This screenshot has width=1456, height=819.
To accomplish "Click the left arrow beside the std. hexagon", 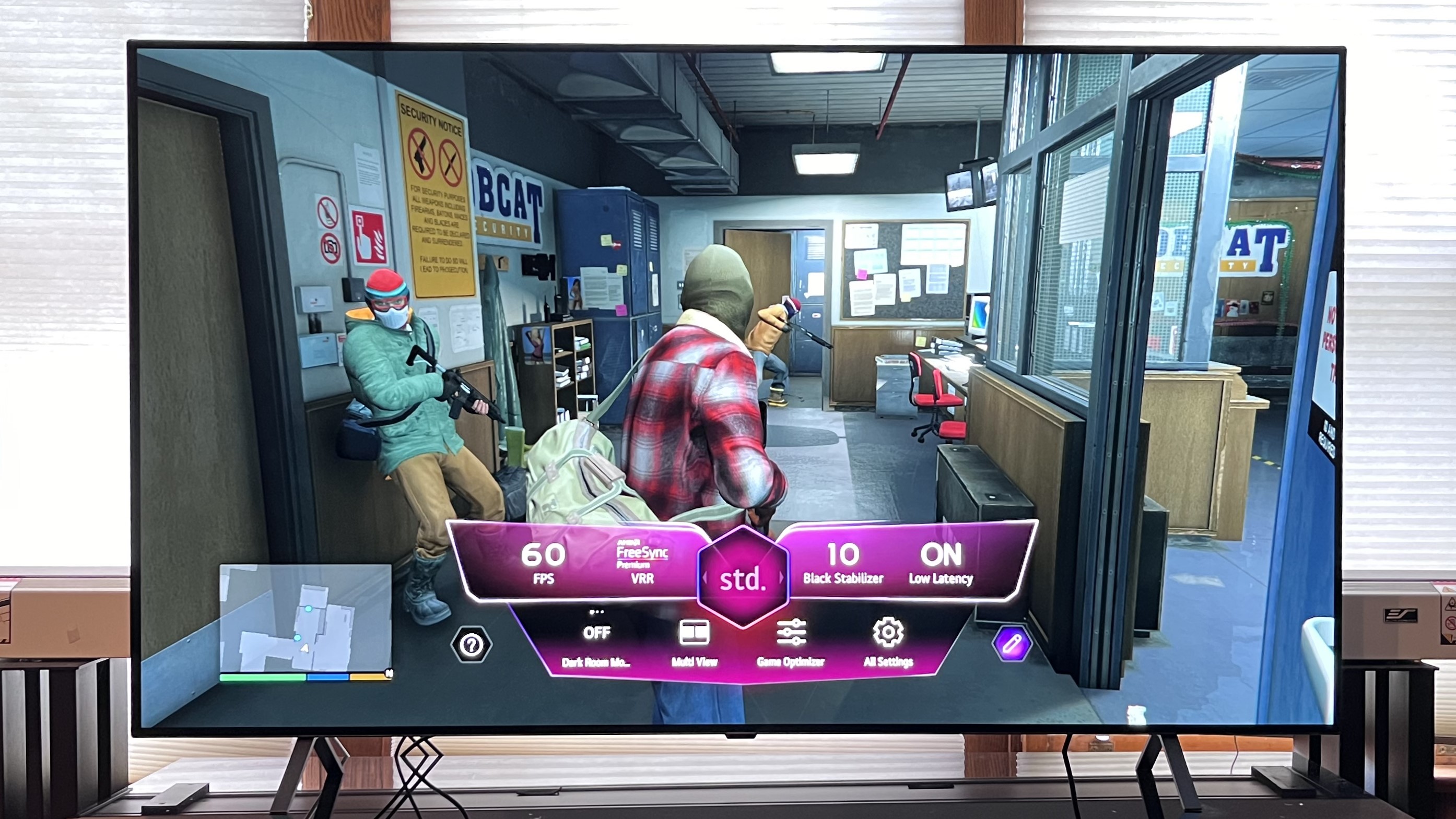I will click(x=706, y=577).
